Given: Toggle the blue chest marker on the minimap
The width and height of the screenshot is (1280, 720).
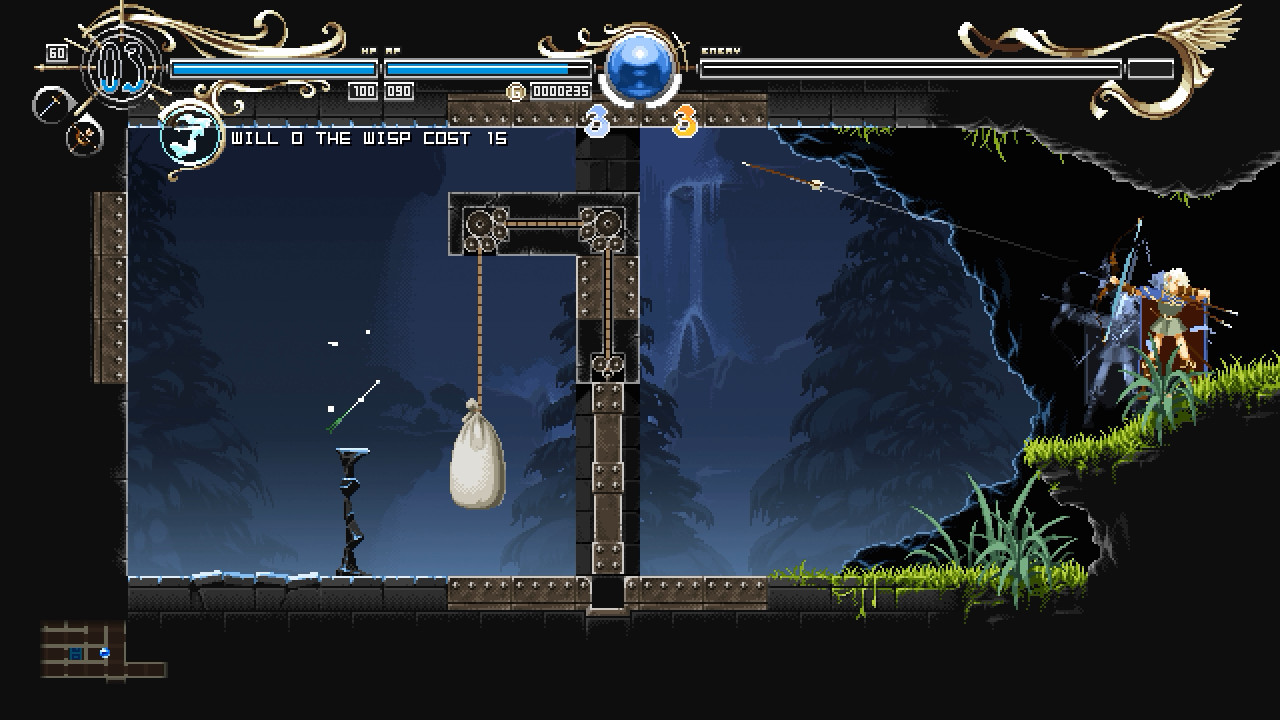Looking at the screenshot, I should (76, 654).
